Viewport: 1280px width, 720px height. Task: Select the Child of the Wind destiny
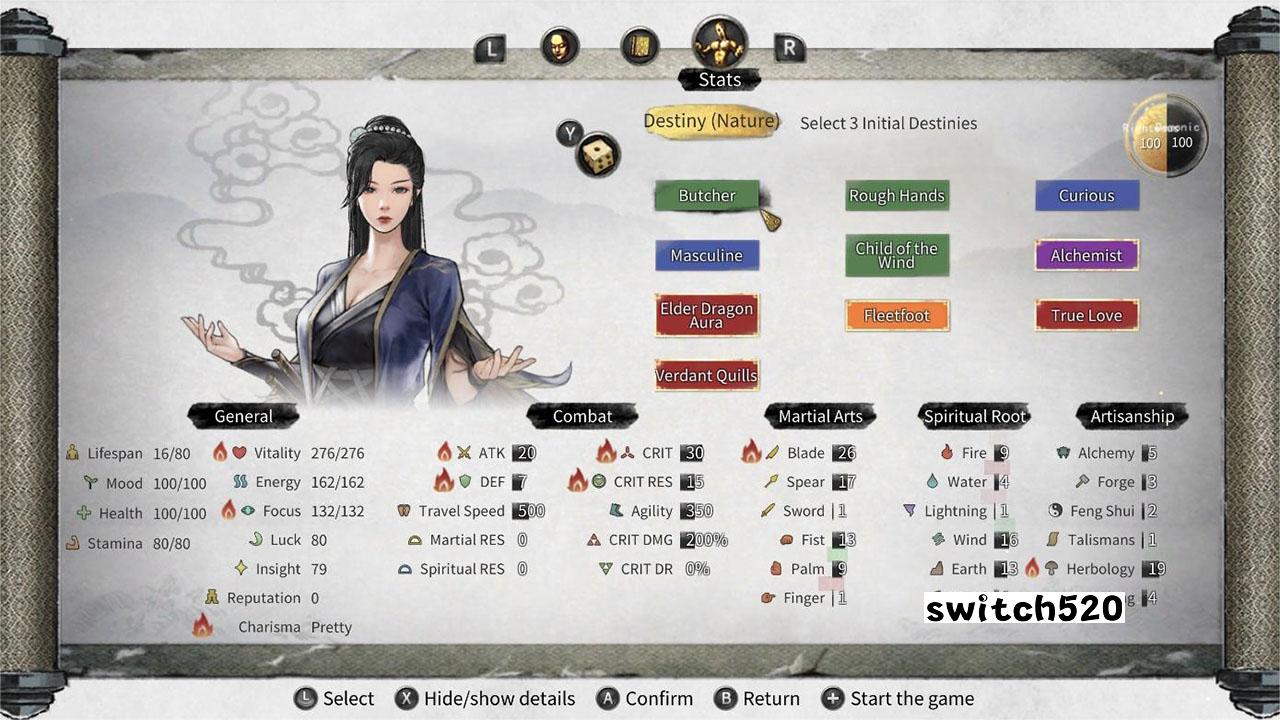point(896,255)
